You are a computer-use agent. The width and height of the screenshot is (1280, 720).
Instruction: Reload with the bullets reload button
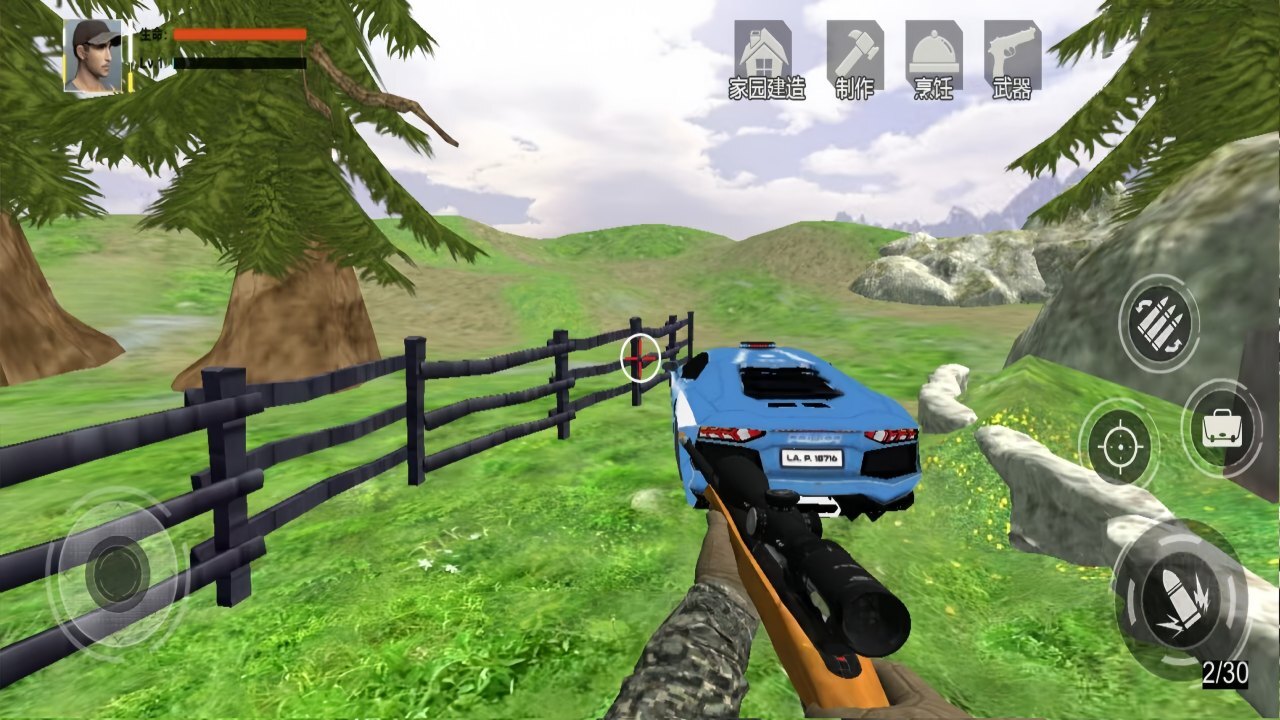point(1158,323)
